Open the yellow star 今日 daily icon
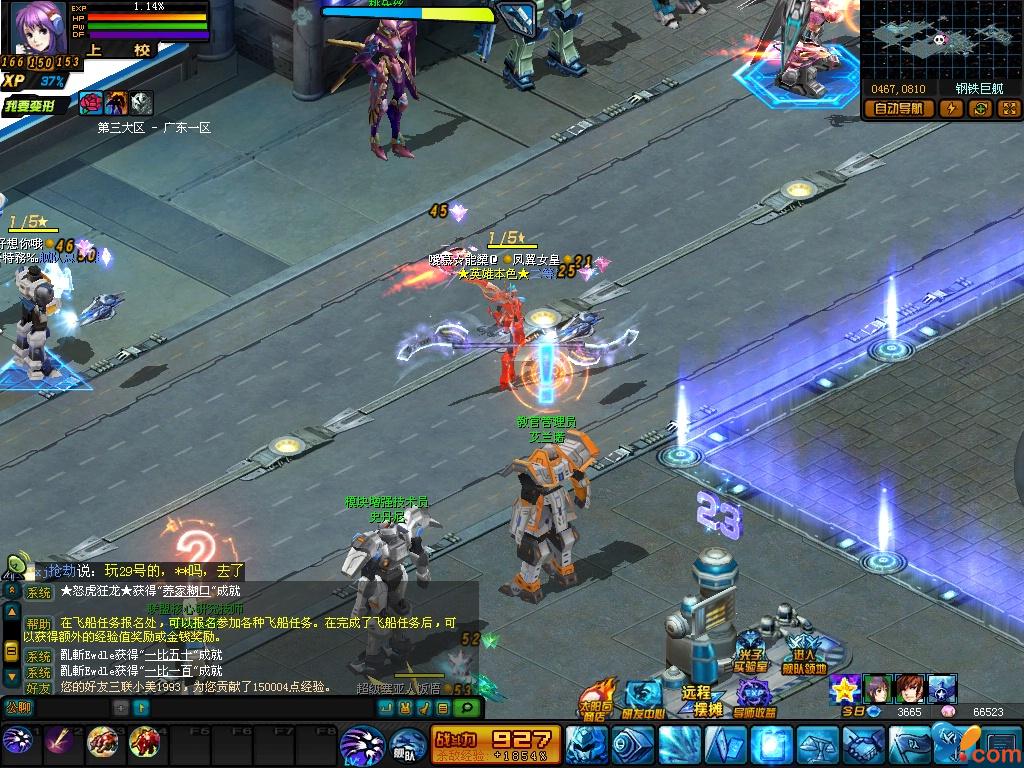 [845, 689]
